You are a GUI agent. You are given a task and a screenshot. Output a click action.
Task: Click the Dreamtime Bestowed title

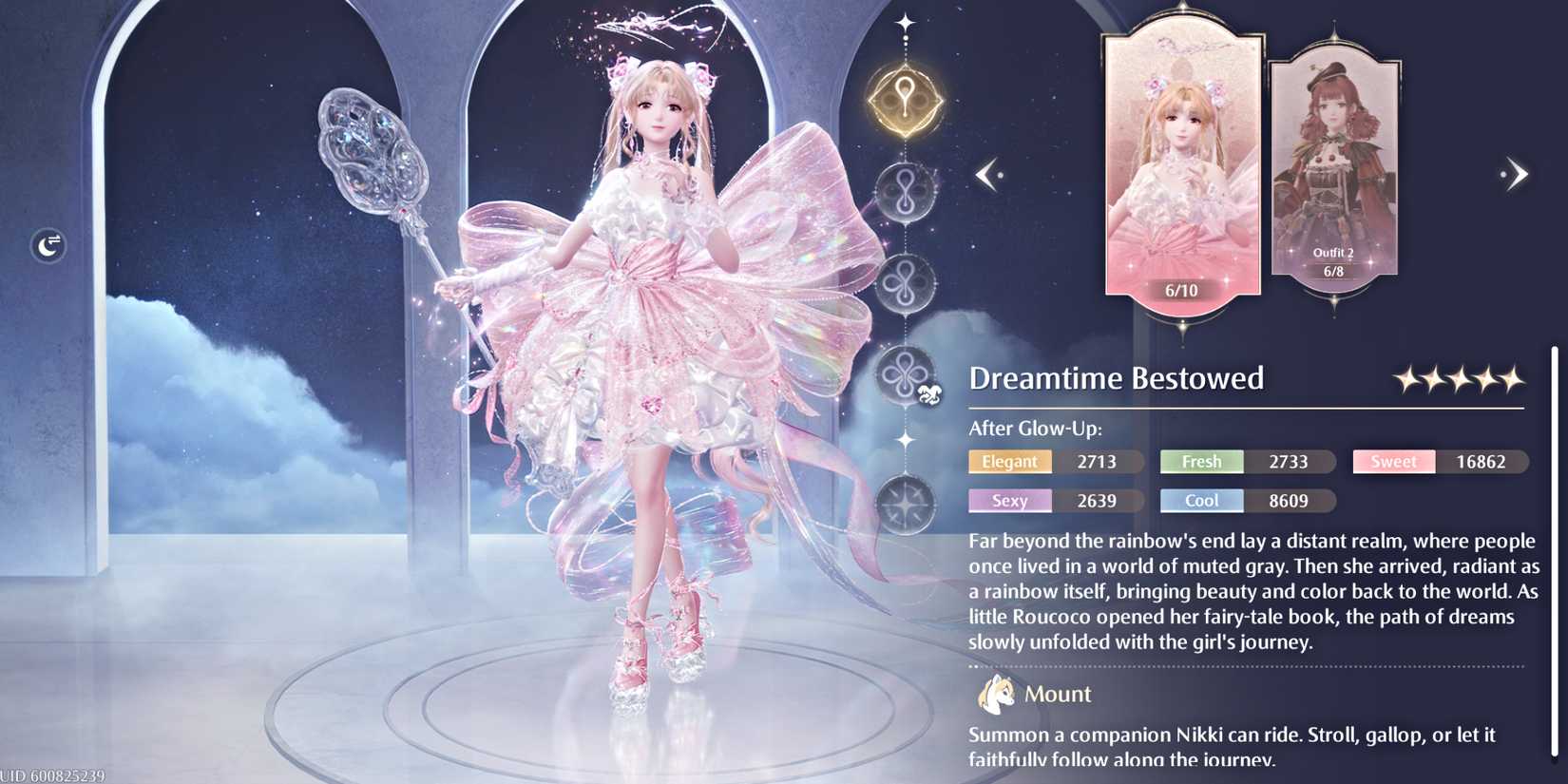(1115, 378)
